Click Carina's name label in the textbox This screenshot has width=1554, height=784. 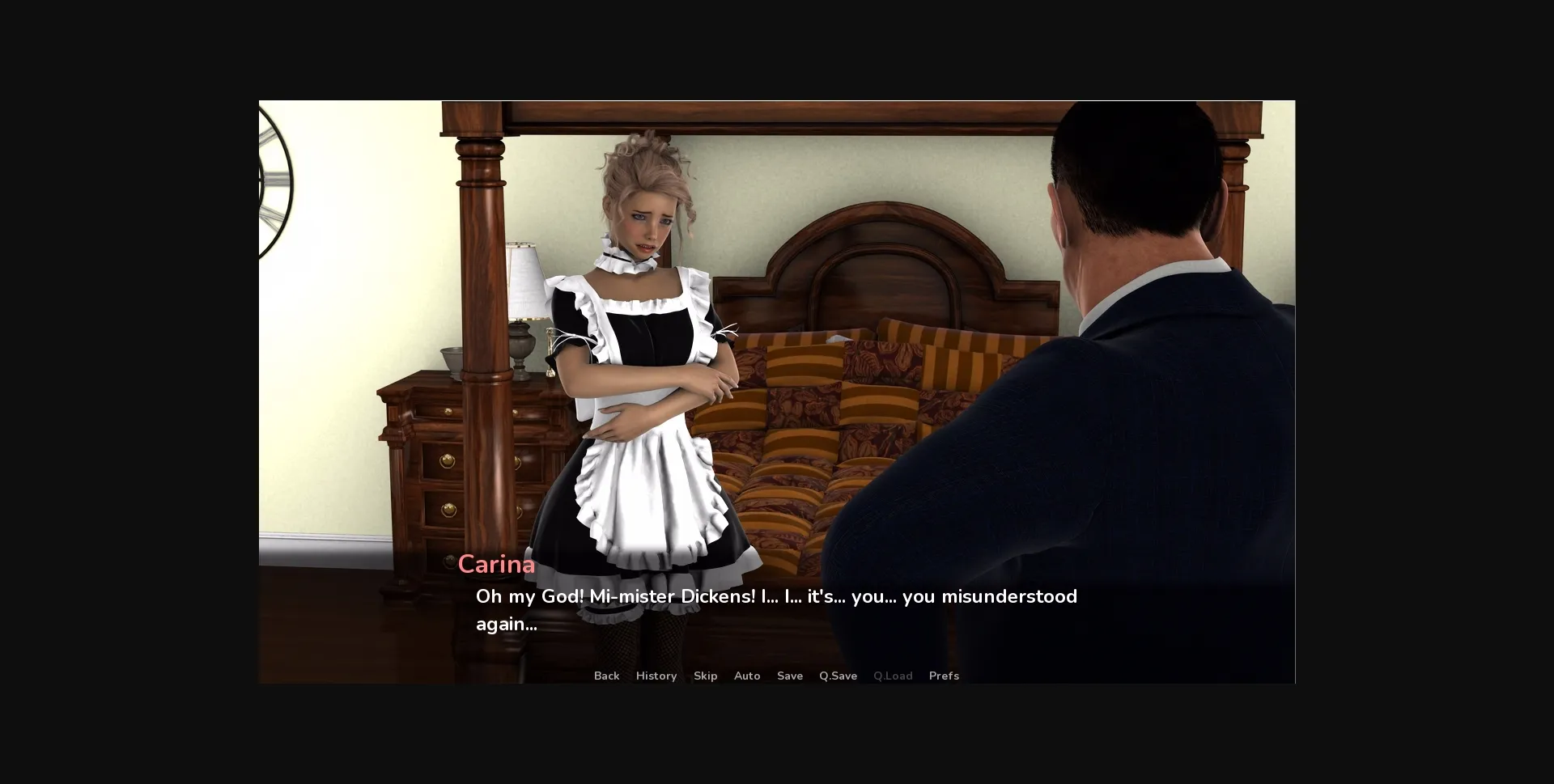pyautogui.click(x=496, y=564)
